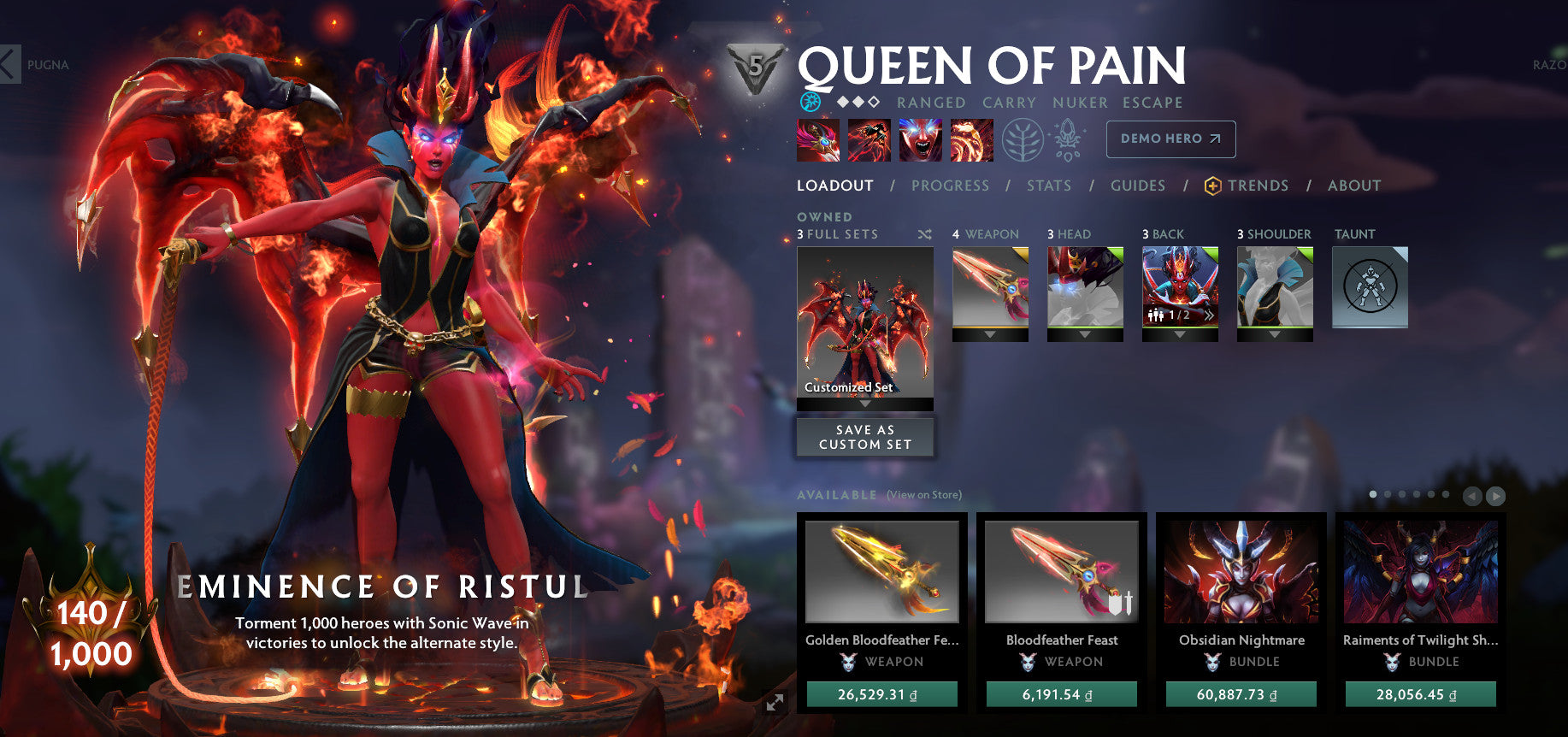
Task: Purchase Bloodfeather Feast weapon for 6,191.54
Action: tap(1061, 694)
